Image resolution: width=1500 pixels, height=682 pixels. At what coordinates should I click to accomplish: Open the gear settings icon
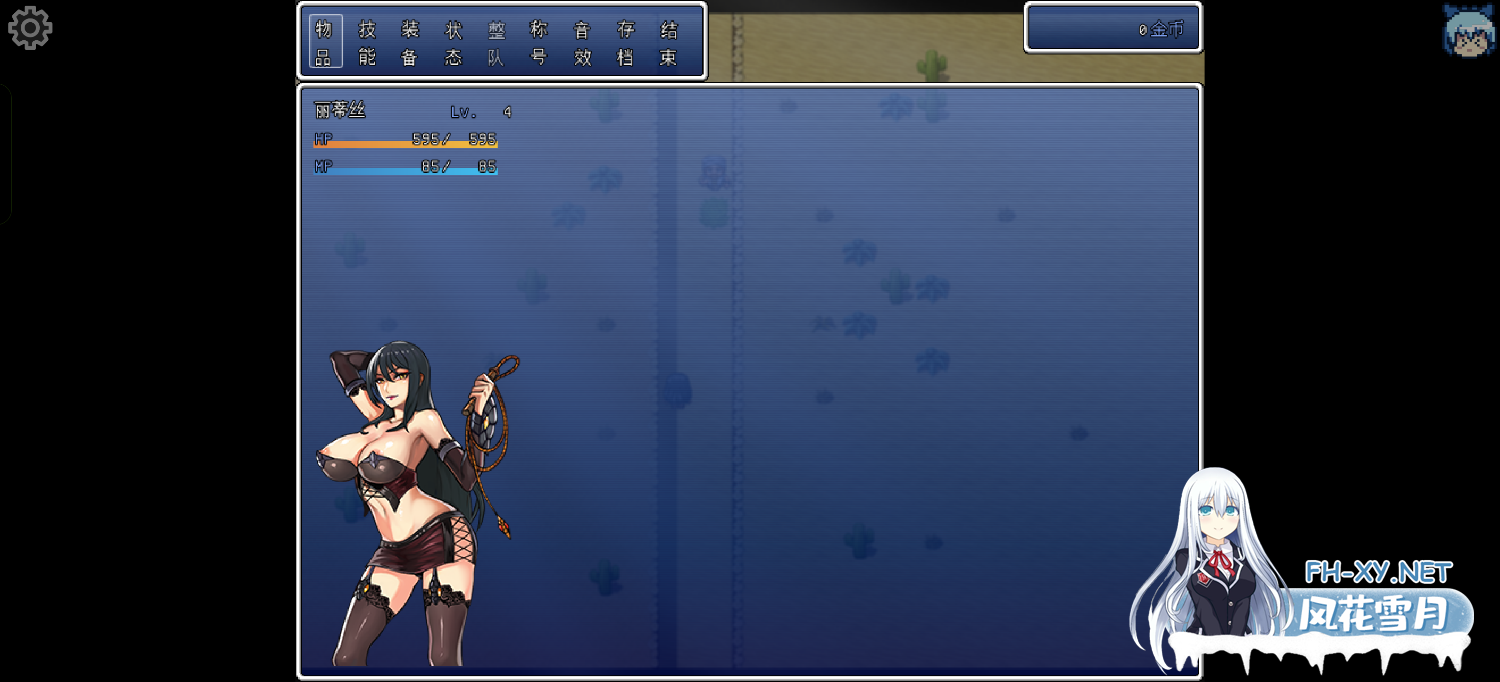click(x=30, y=28)
